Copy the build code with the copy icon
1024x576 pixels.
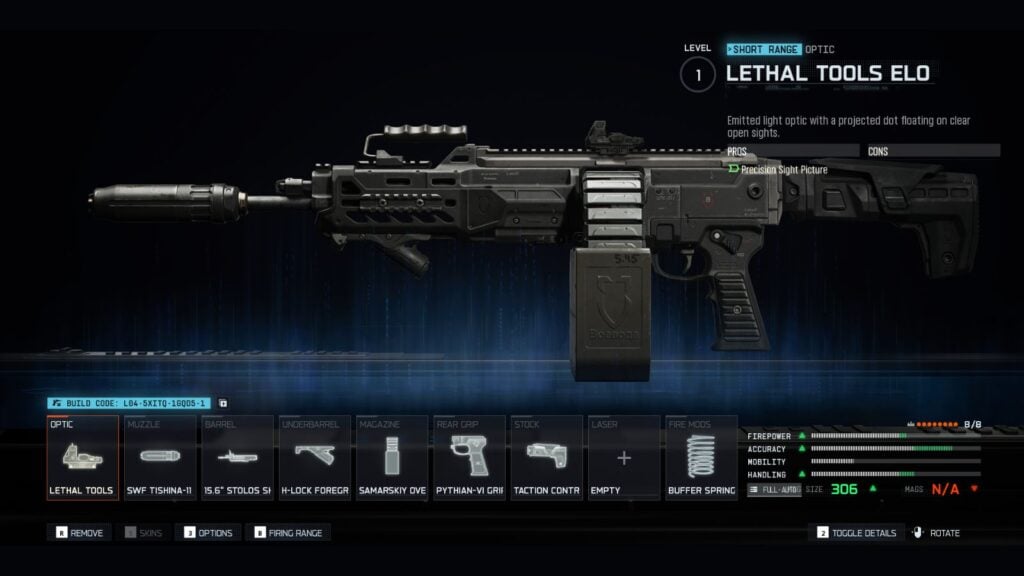tap(222, 403)
